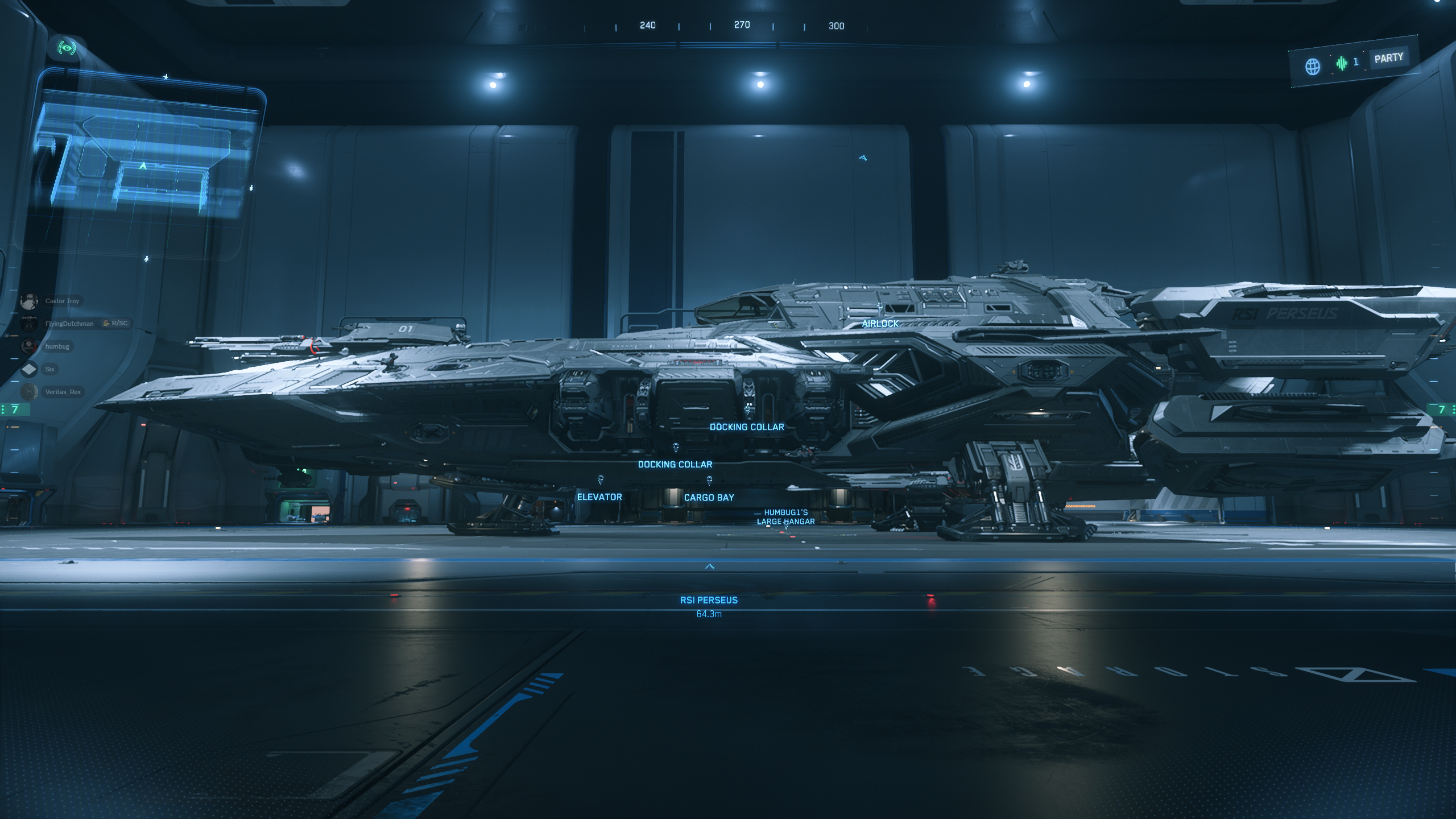Pick Veritas_Rex from the party list
The height and width of the screenshot is (819, 1456).
pos(63,392)
